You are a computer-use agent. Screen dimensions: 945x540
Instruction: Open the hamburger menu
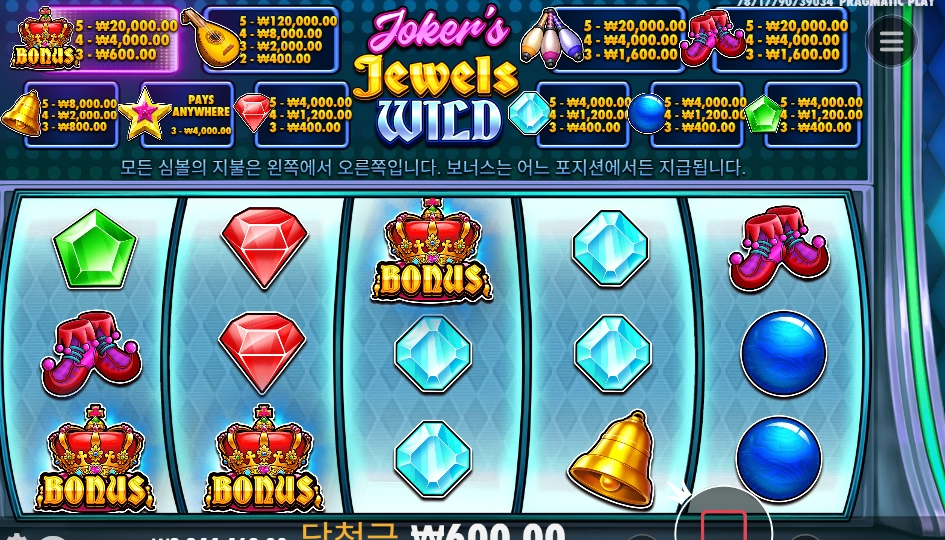[891, 42]
